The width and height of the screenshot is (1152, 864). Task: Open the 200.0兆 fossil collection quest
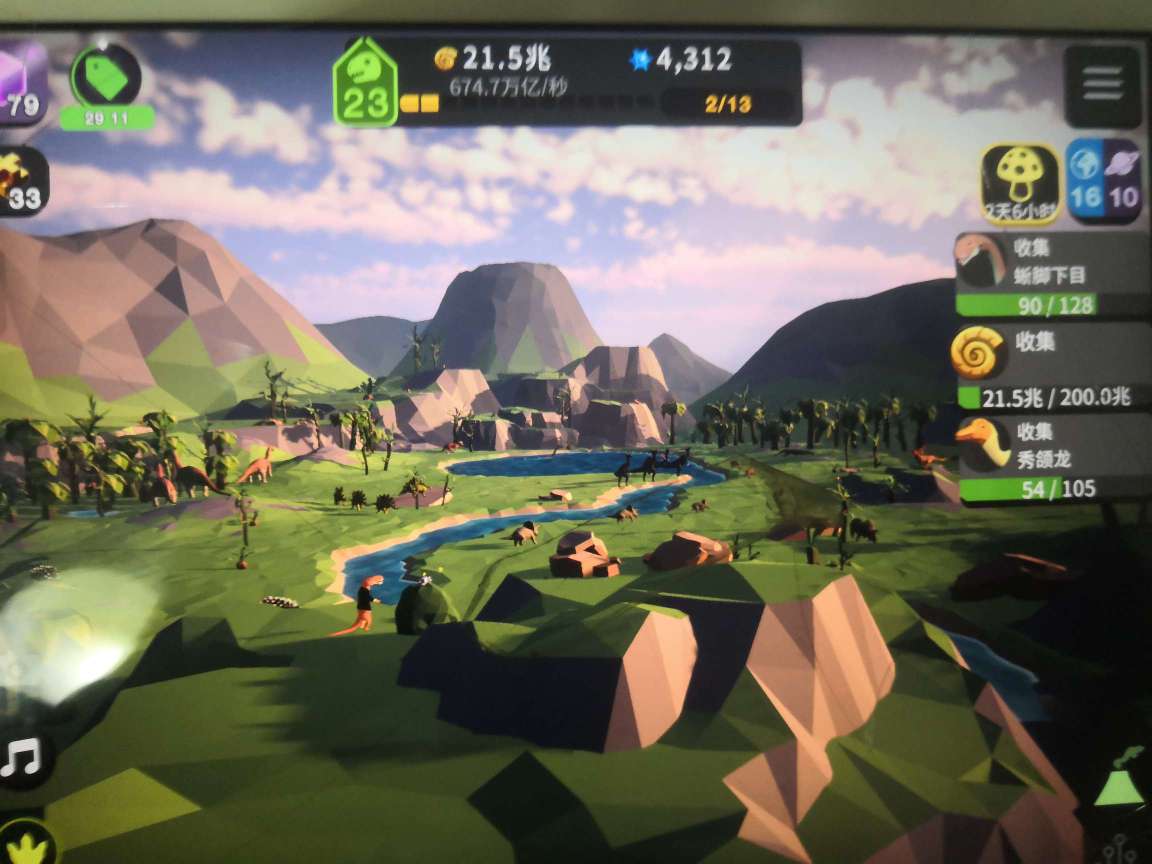(1050, 367)
